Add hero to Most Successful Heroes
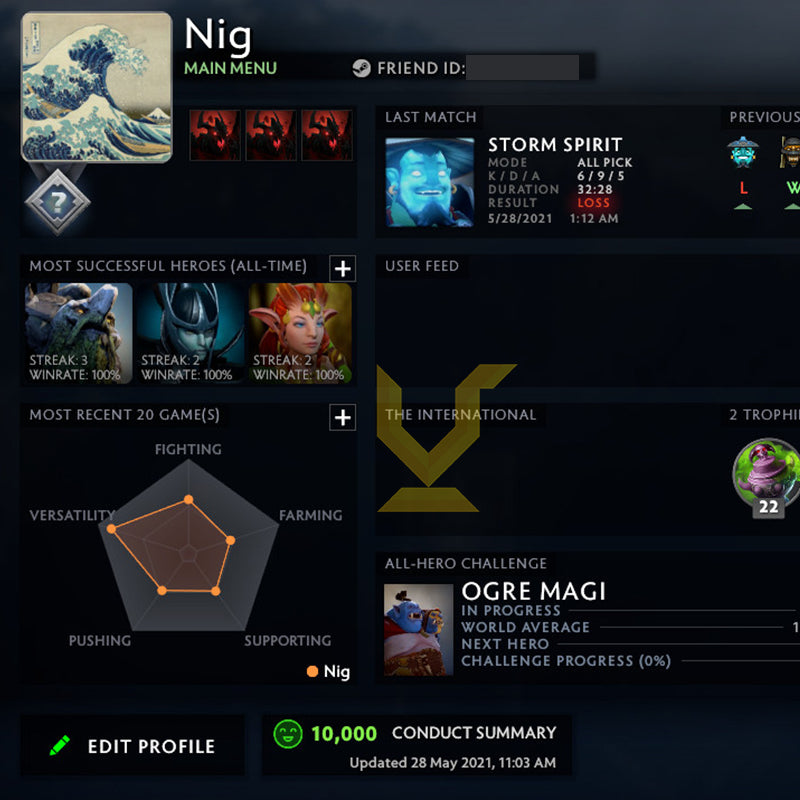This screenshot has height=800, width=800. tap(342, 268)
